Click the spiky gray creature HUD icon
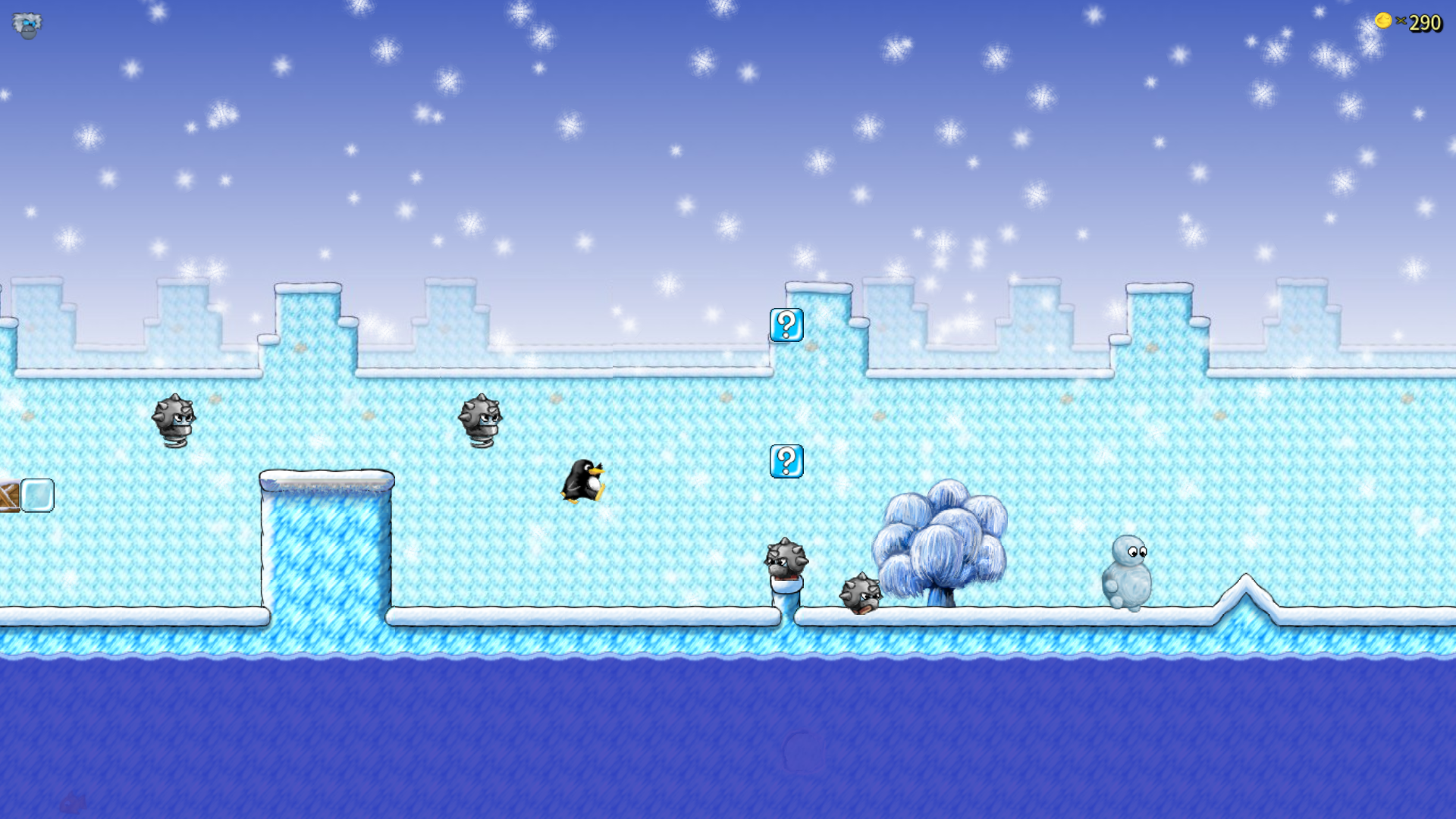Viewport: 1456px width, 819px height. click(x=27, y=25)
